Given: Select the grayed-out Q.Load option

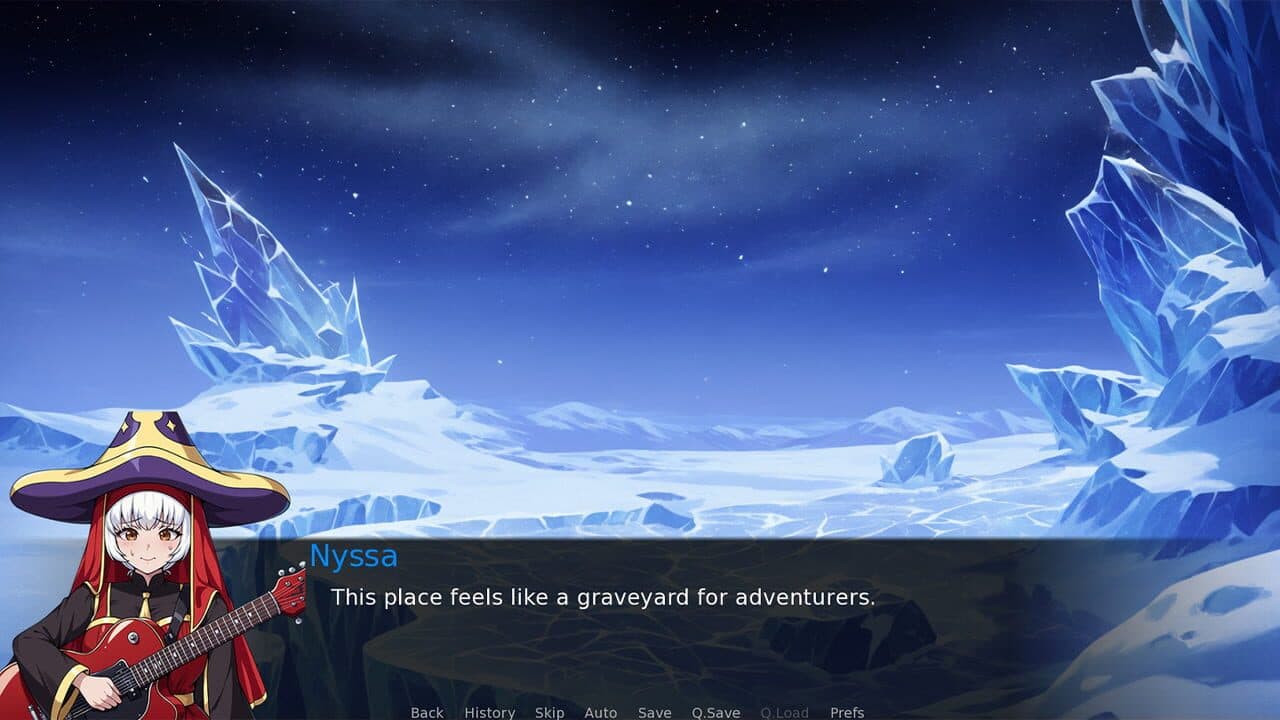Looking at the screenshot, I should coord(784,712).
